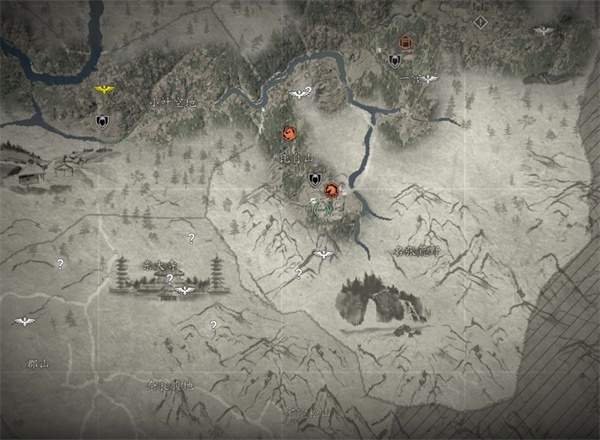This screenshot has width=600, height=440.
Task: Click the shield marker beneath the yellow winged icon
Action: 101,121
